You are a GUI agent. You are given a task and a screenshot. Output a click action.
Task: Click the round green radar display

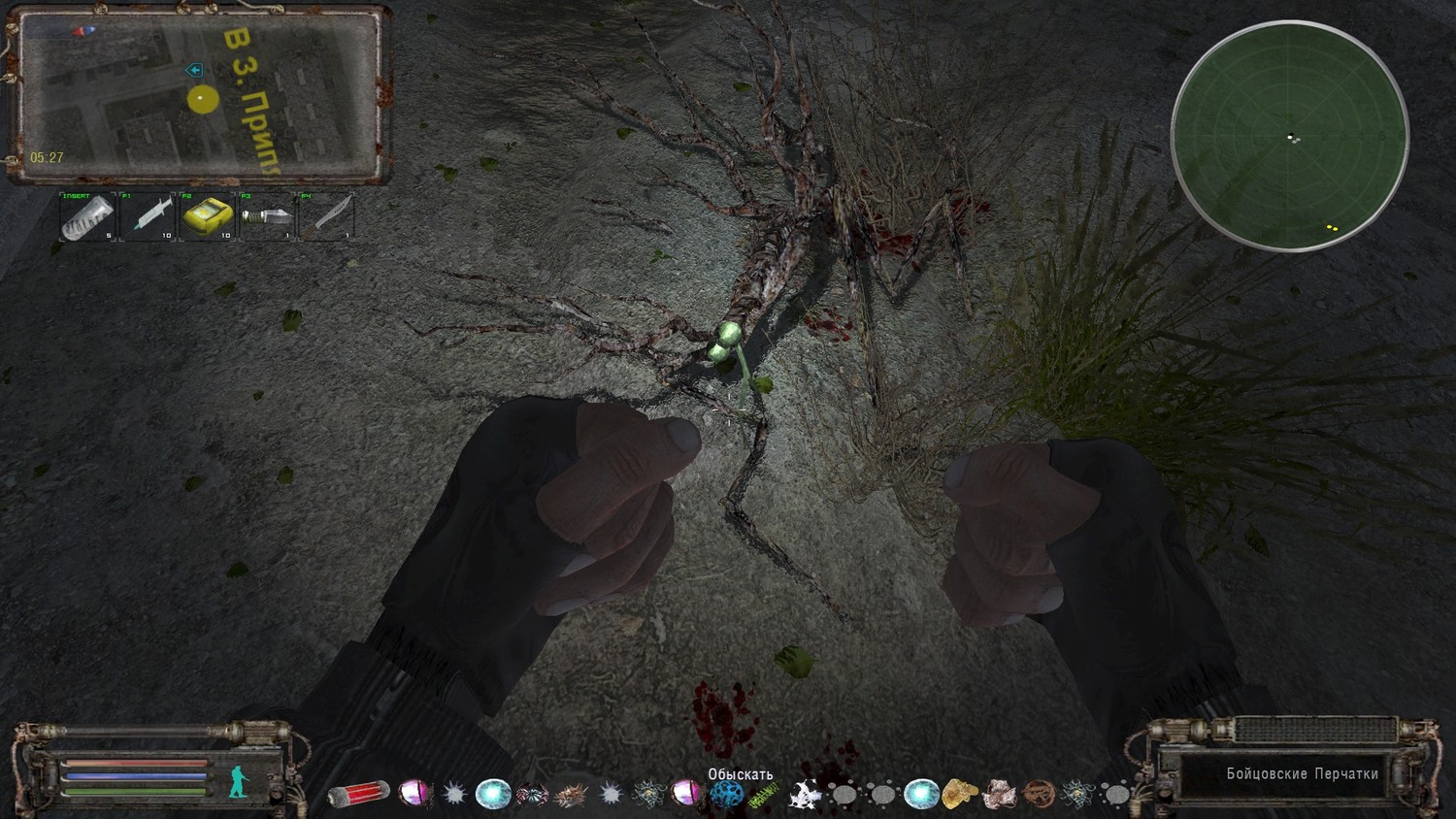[x=1290, y=136]
